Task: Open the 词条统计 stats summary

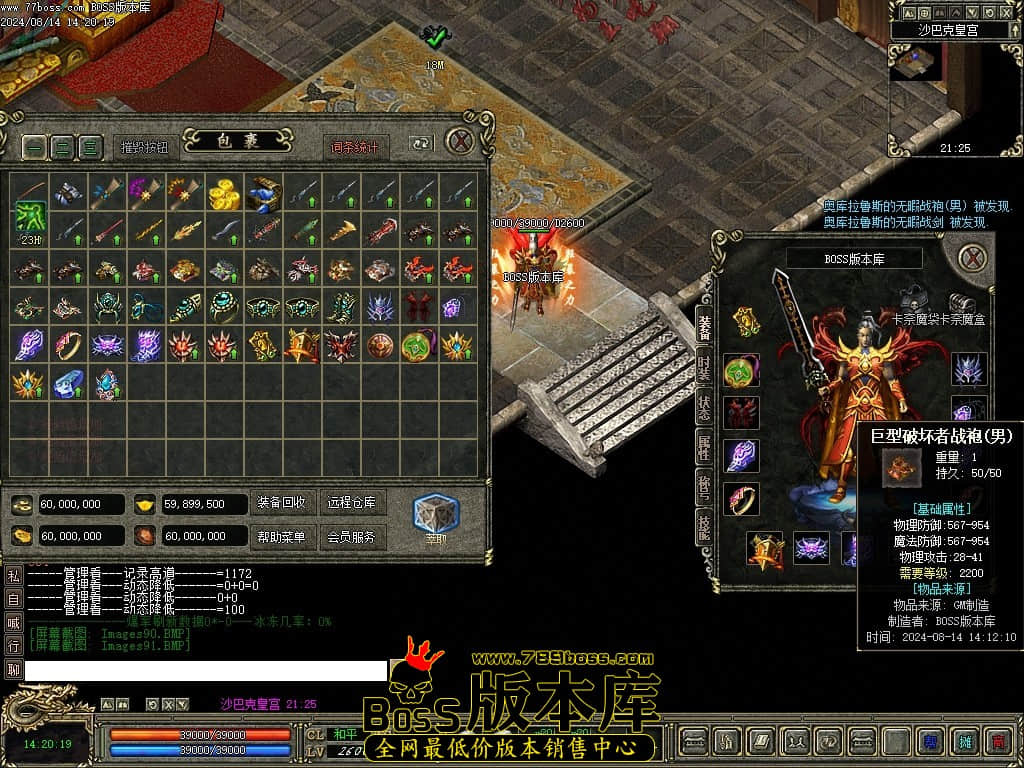Action: [356, 147]
